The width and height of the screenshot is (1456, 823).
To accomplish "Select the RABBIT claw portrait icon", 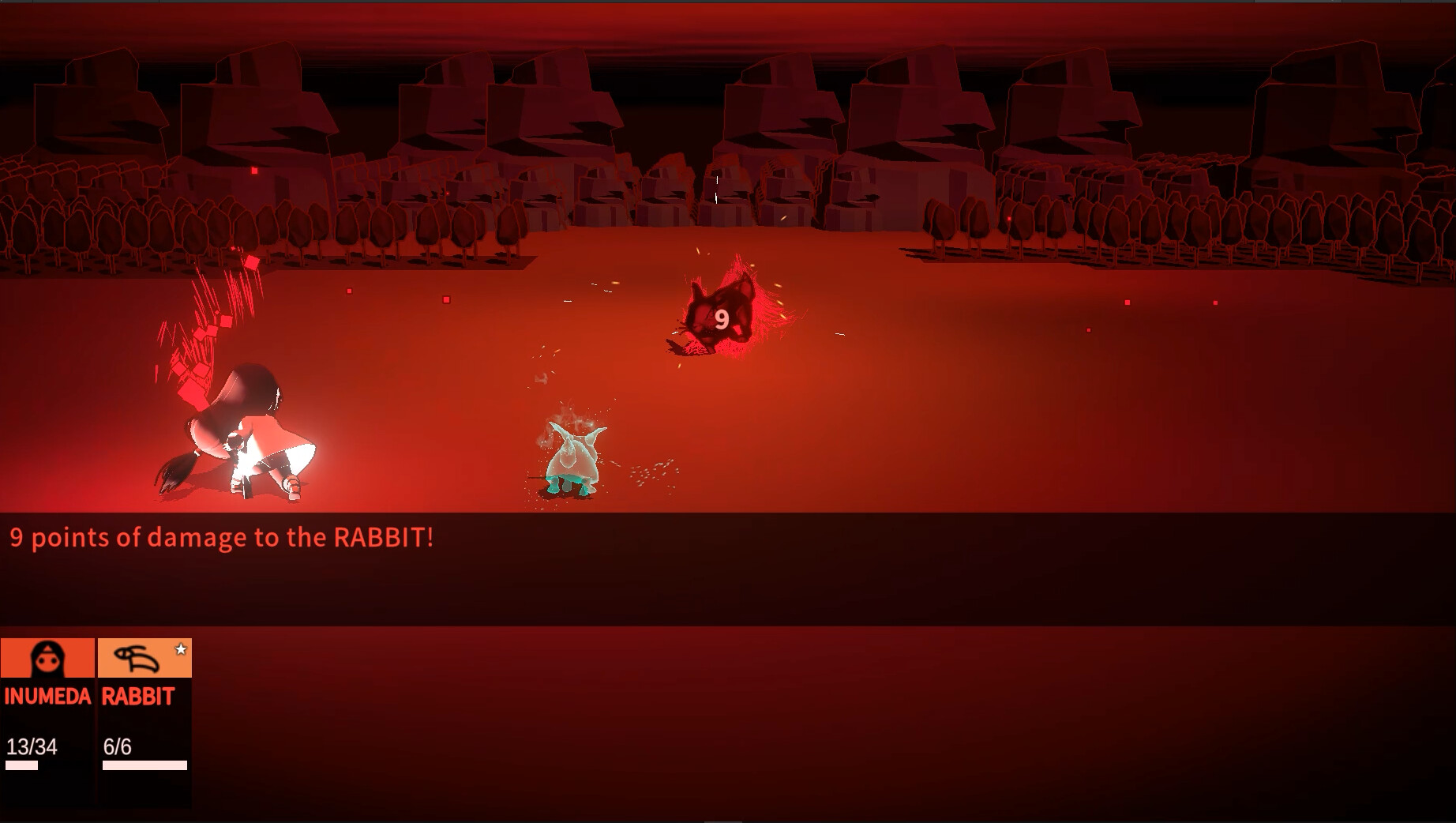I will 135,659.
